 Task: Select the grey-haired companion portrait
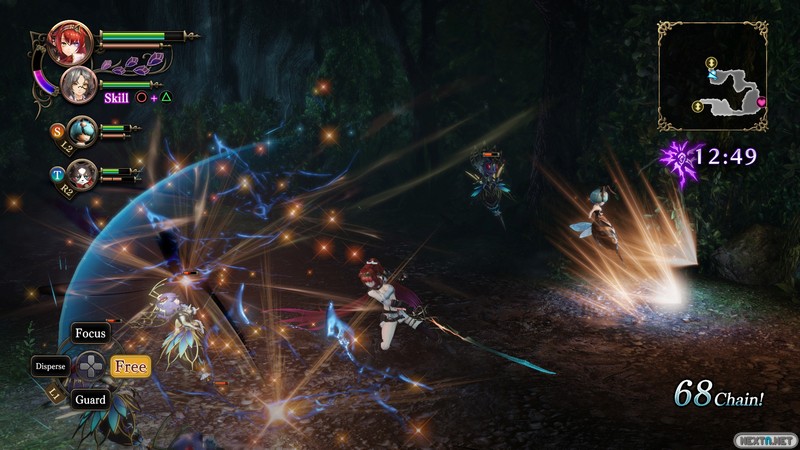pos(78,84)
